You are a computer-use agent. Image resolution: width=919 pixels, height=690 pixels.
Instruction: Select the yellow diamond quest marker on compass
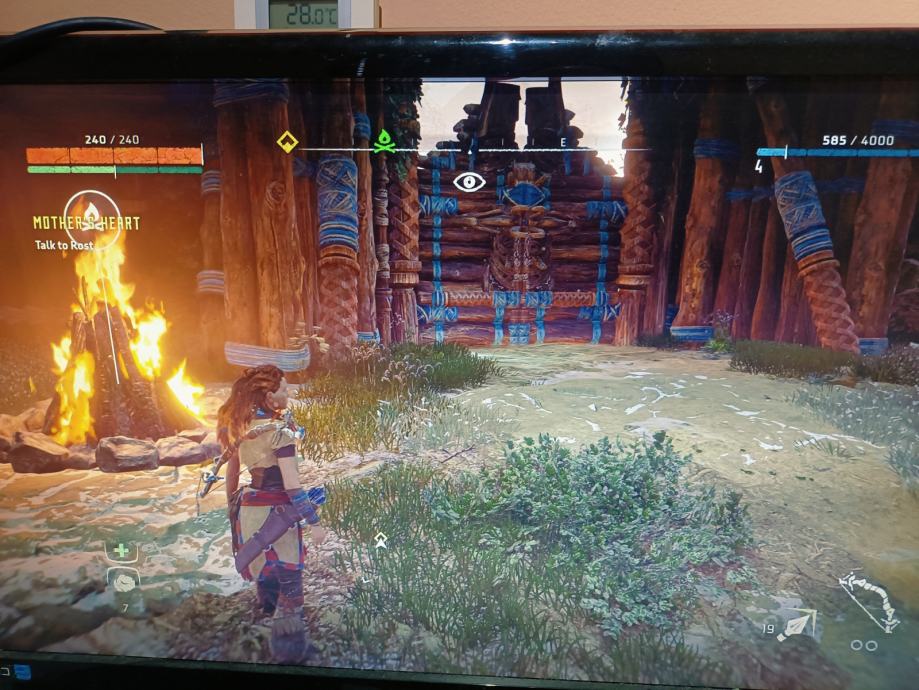pos(286,142)
